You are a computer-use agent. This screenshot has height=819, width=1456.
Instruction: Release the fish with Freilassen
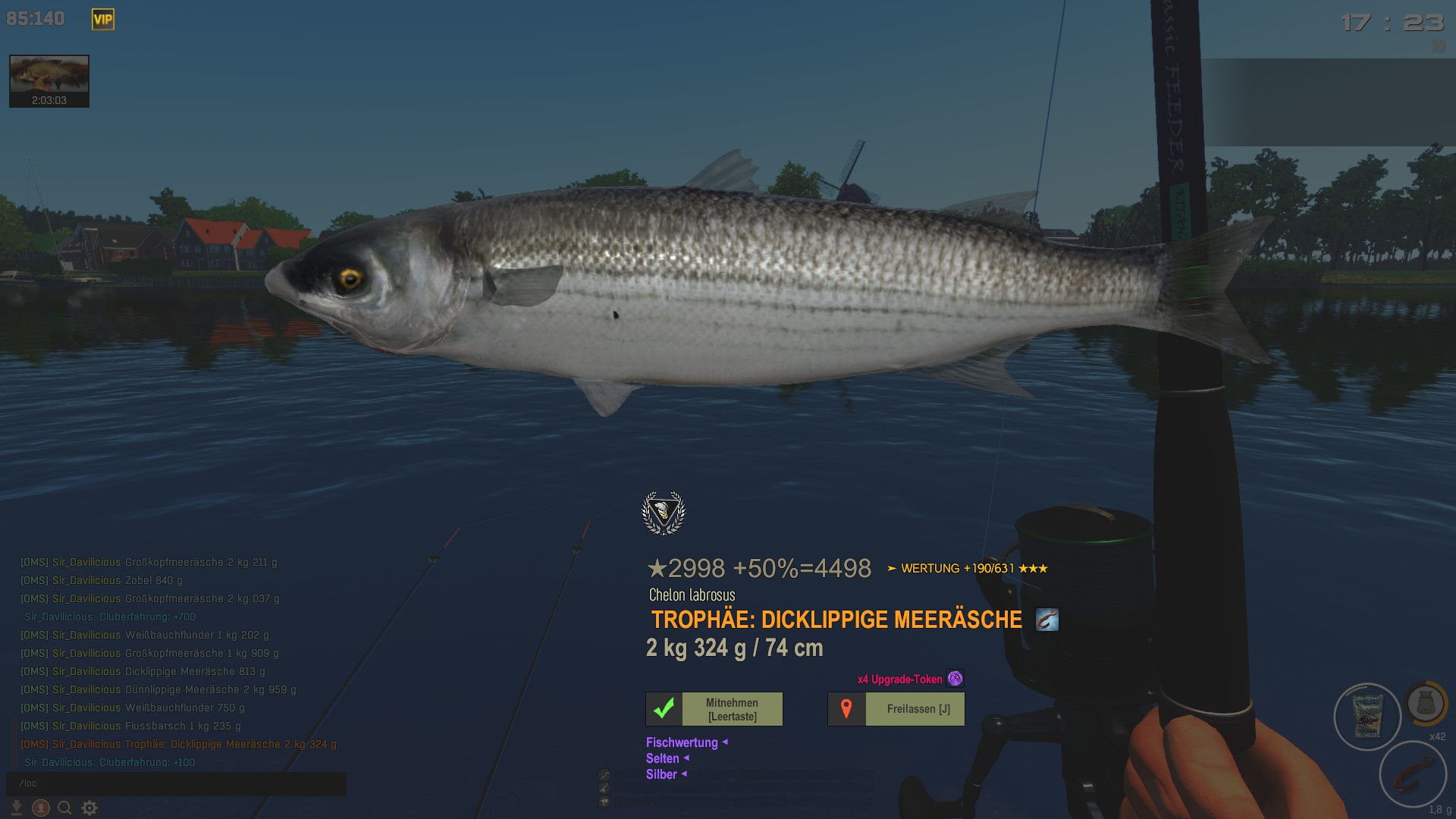coord(896,709)
